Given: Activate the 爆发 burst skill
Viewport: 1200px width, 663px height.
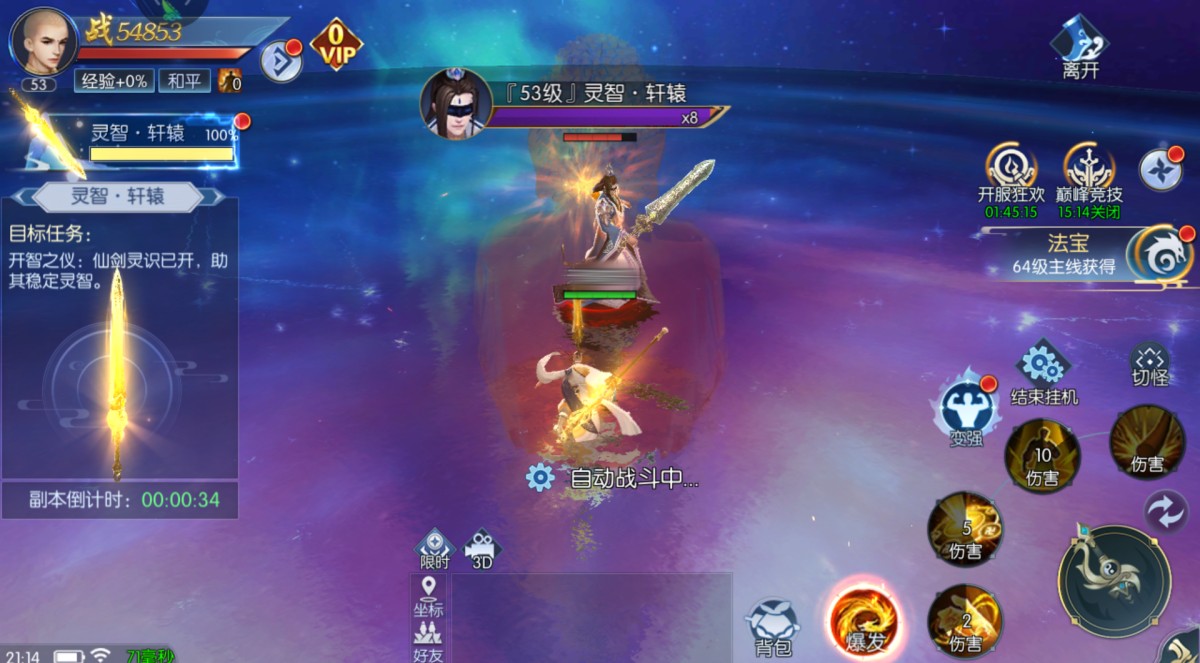Looking at the screenshot, I should click(864, 619).
